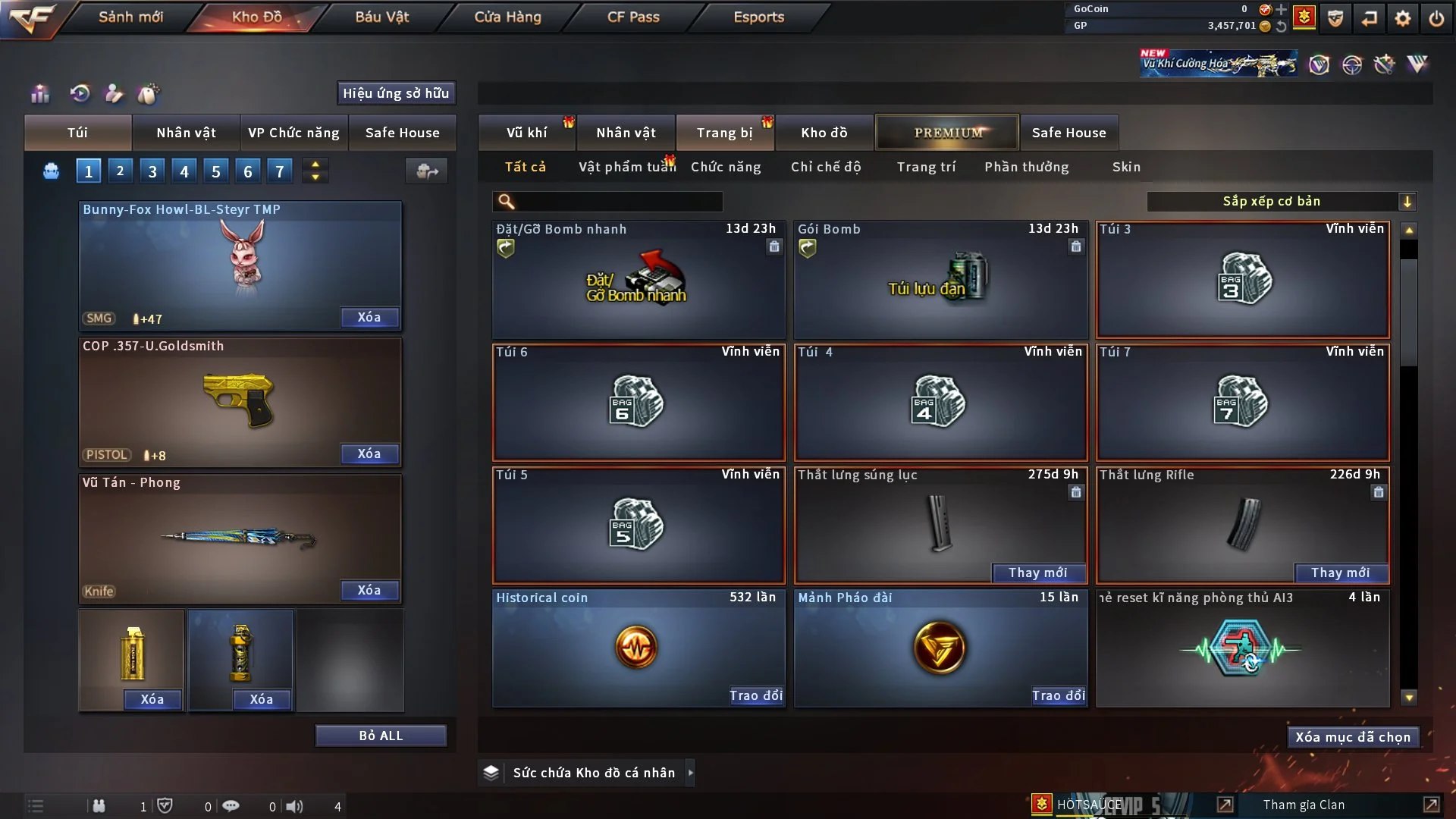Select the Trang bị tab
The image size is (1456, 819).
coord(724,133)
